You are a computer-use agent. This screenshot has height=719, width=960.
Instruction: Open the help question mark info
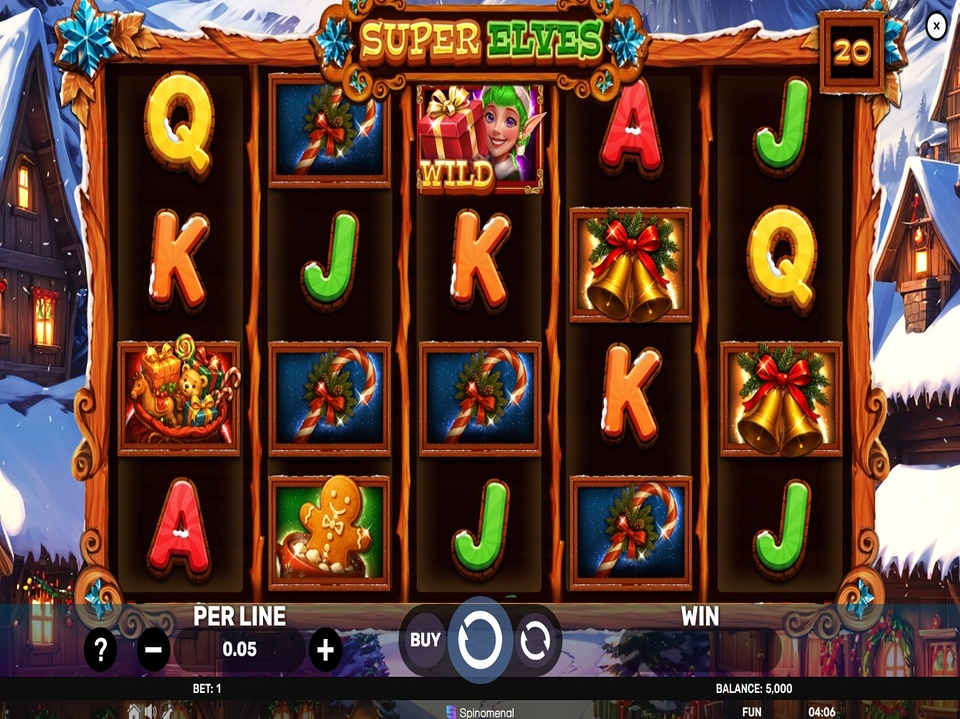(100, 651)
